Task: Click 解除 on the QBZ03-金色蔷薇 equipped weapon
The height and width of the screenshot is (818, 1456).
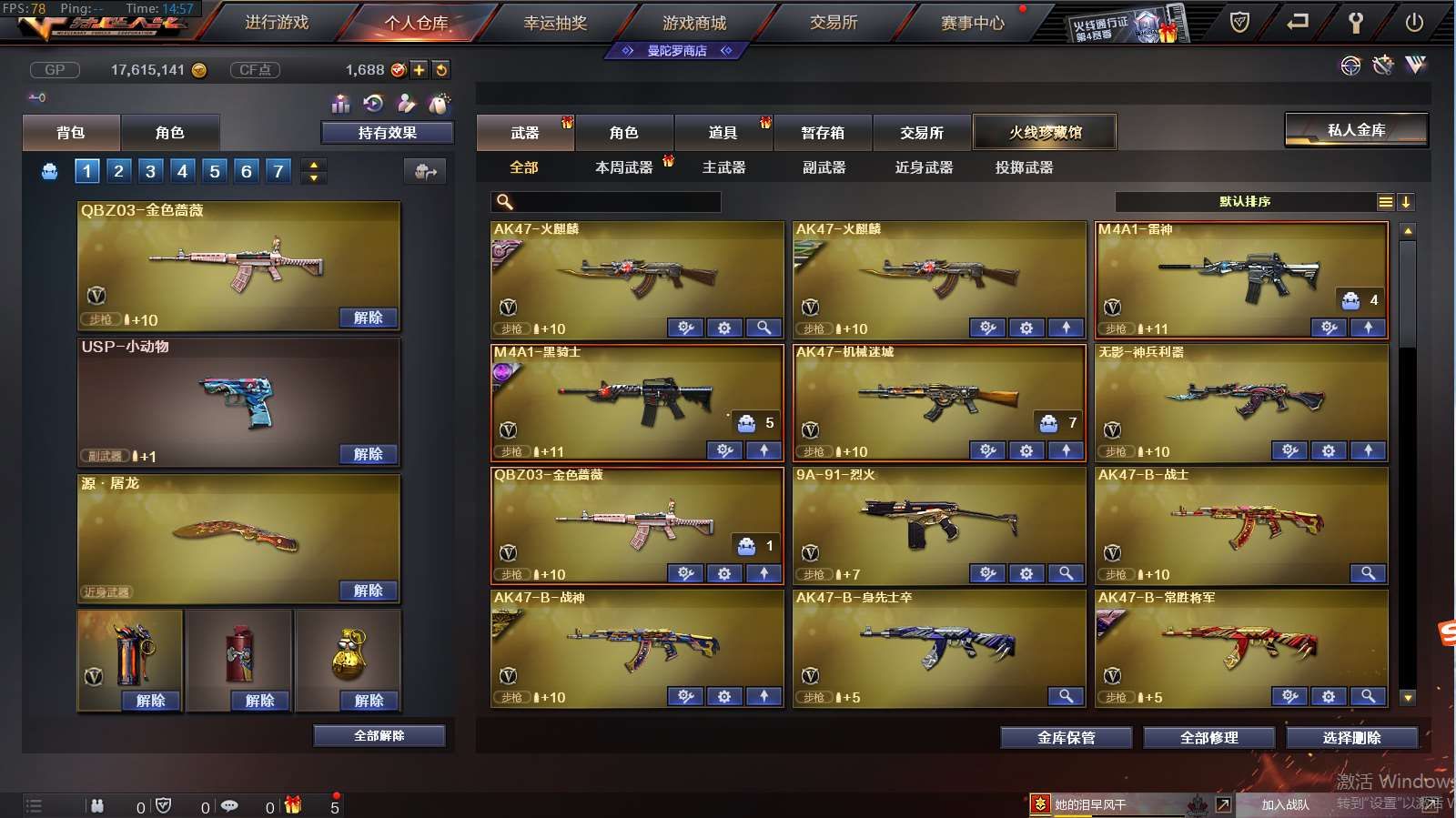Action: pos(368,318)
